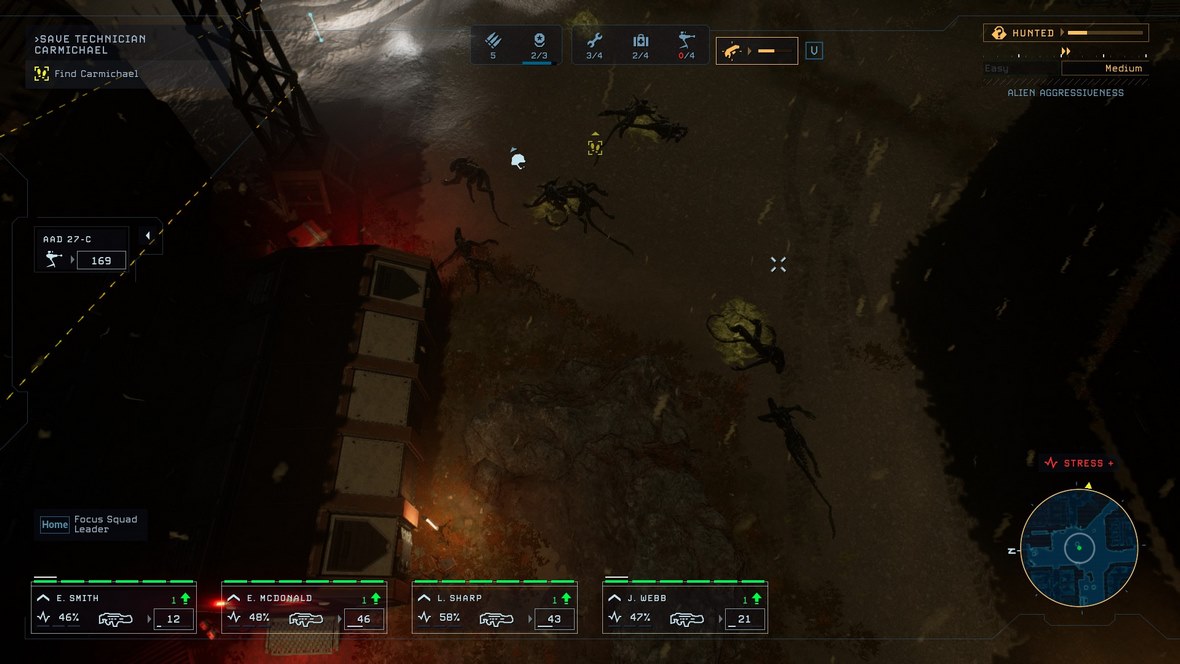
Task: Click the Hunted alien status indicator
Action: 1066,33
